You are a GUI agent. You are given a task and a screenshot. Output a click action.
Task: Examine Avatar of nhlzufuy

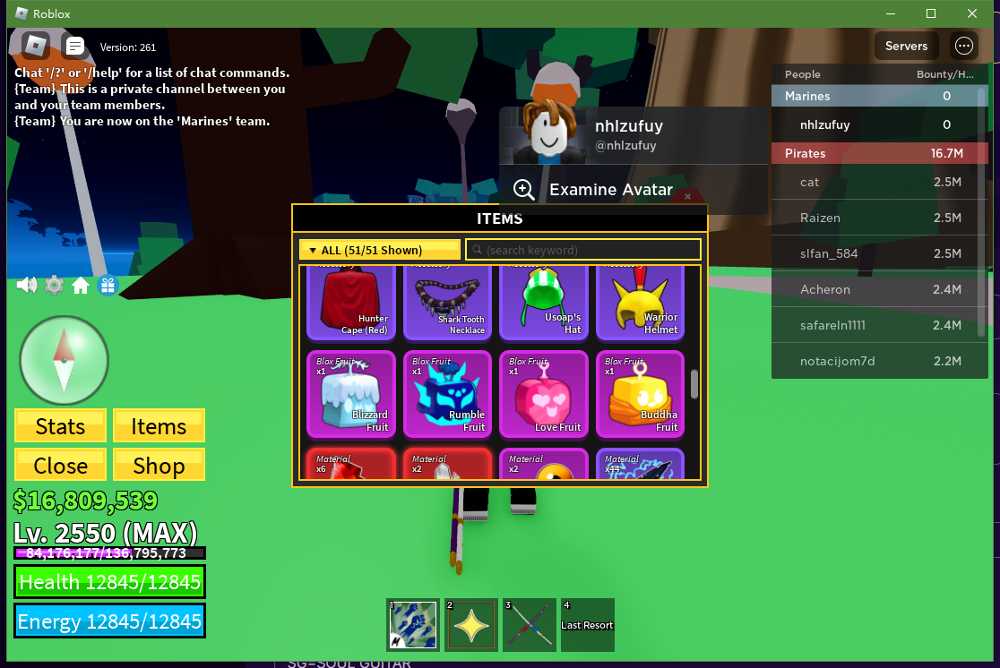610,190
